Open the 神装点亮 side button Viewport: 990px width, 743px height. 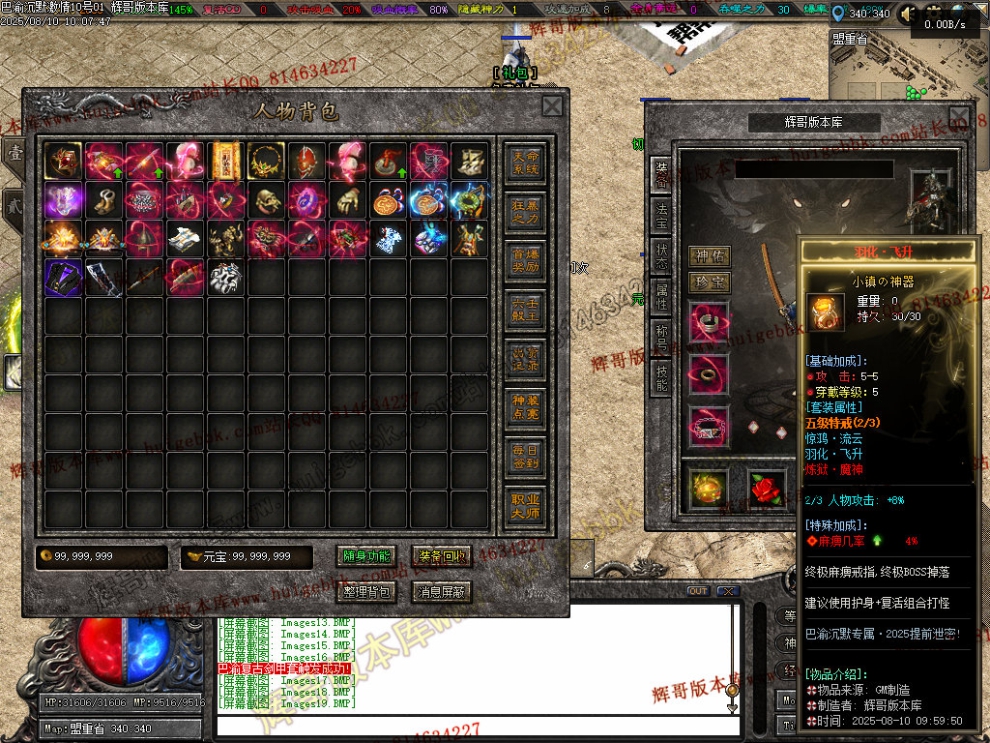[525, 406]
